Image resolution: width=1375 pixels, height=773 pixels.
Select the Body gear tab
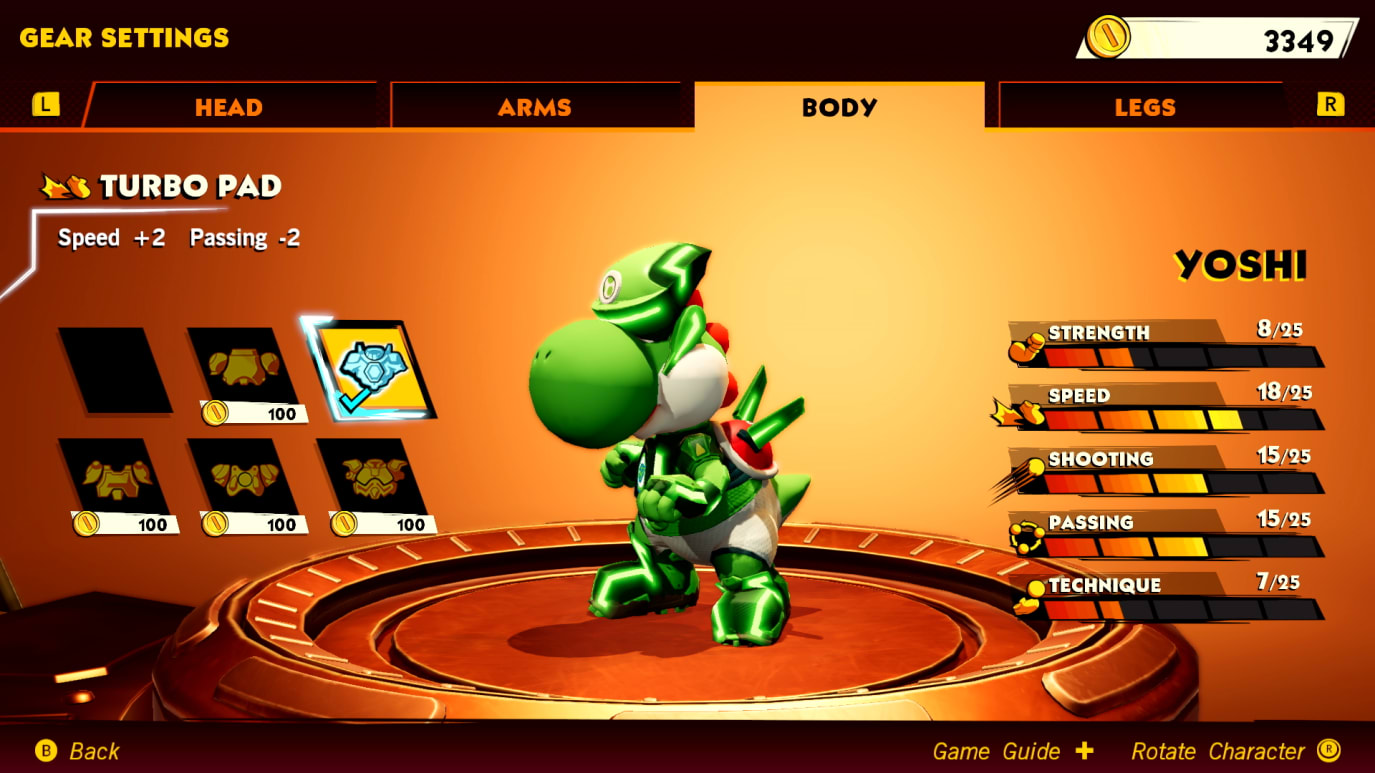[x=839, y=107]
